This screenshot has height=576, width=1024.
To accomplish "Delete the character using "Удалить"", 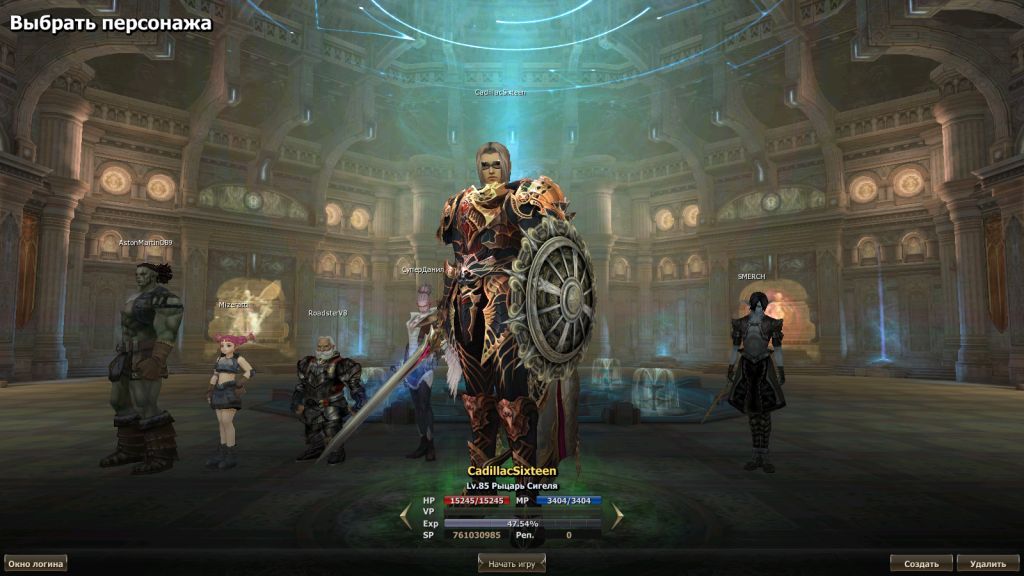I will [987, 564].
